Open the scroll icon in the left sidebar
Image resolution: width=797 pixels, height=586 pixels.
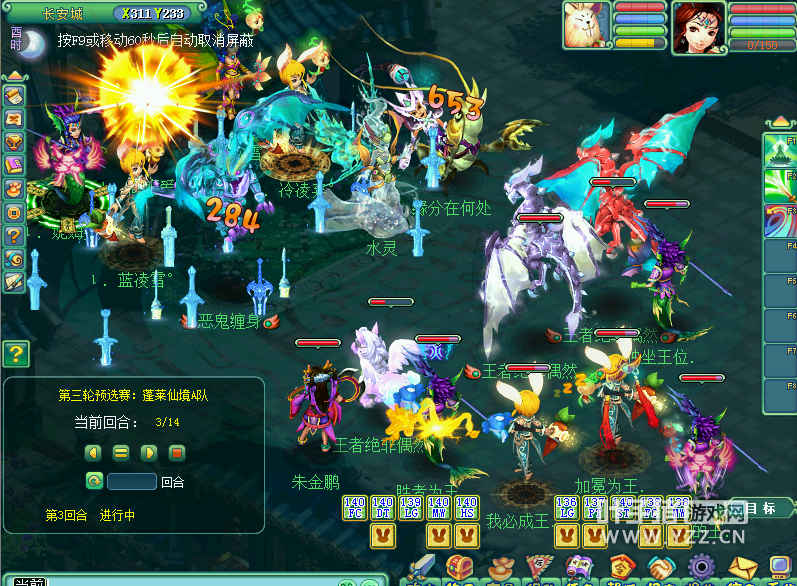point(14,96)
